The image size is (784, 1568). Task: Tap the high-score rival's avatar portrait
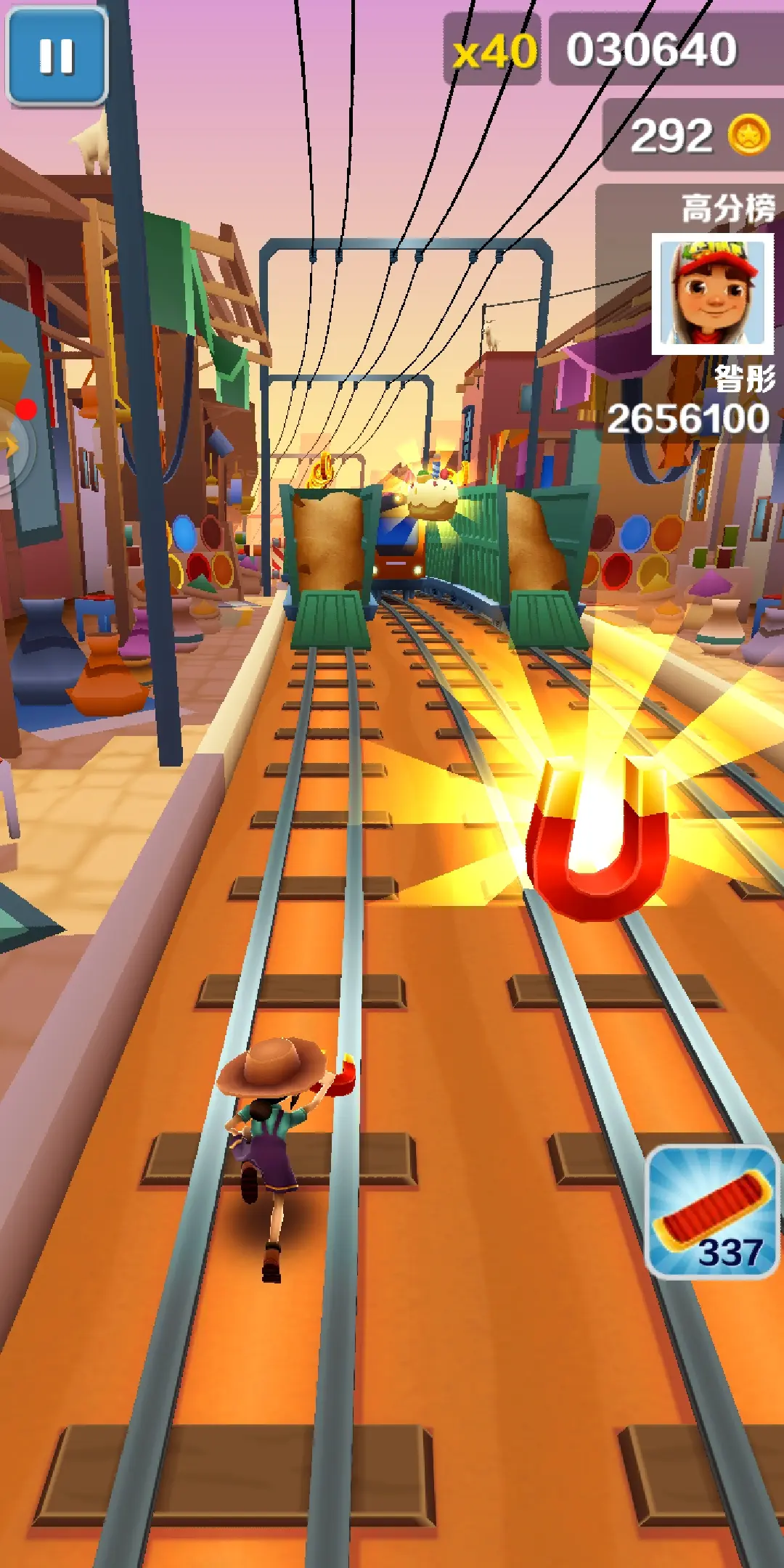pyautogui.click(x=712, y=293)
